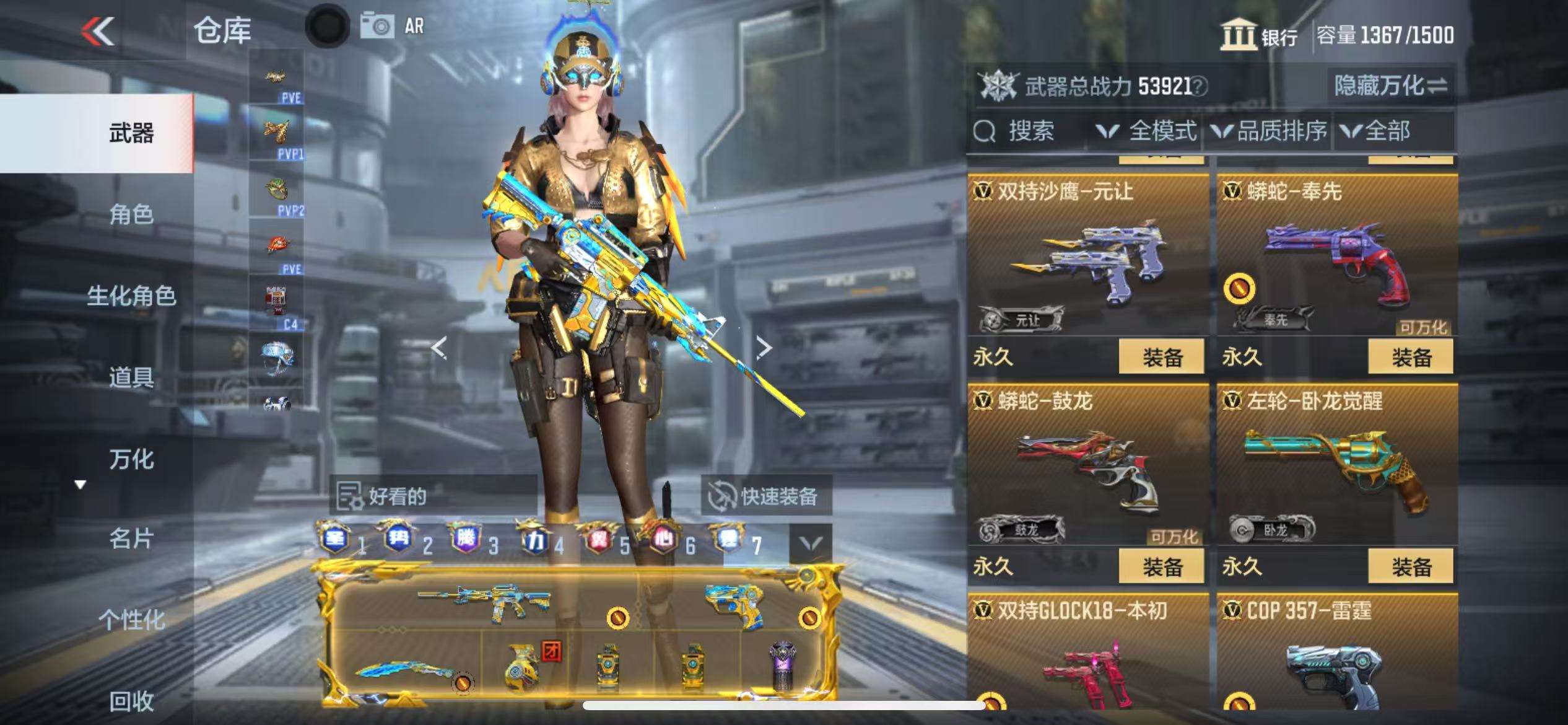Activate 快速装备 quick equip

pos(765,496)
